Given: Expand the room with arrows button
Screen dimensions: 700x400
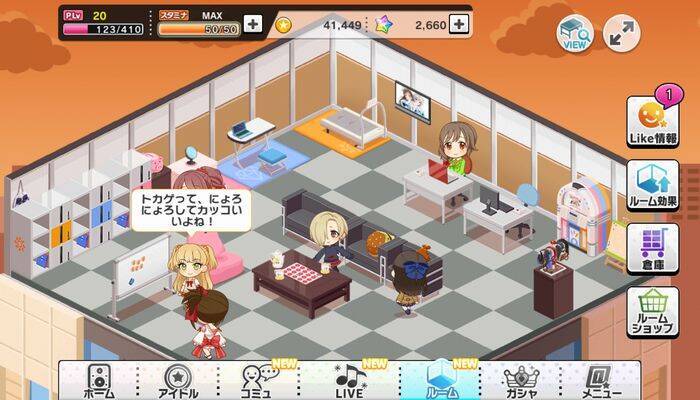Looking at the screenshot, I should tap(621, 34).
